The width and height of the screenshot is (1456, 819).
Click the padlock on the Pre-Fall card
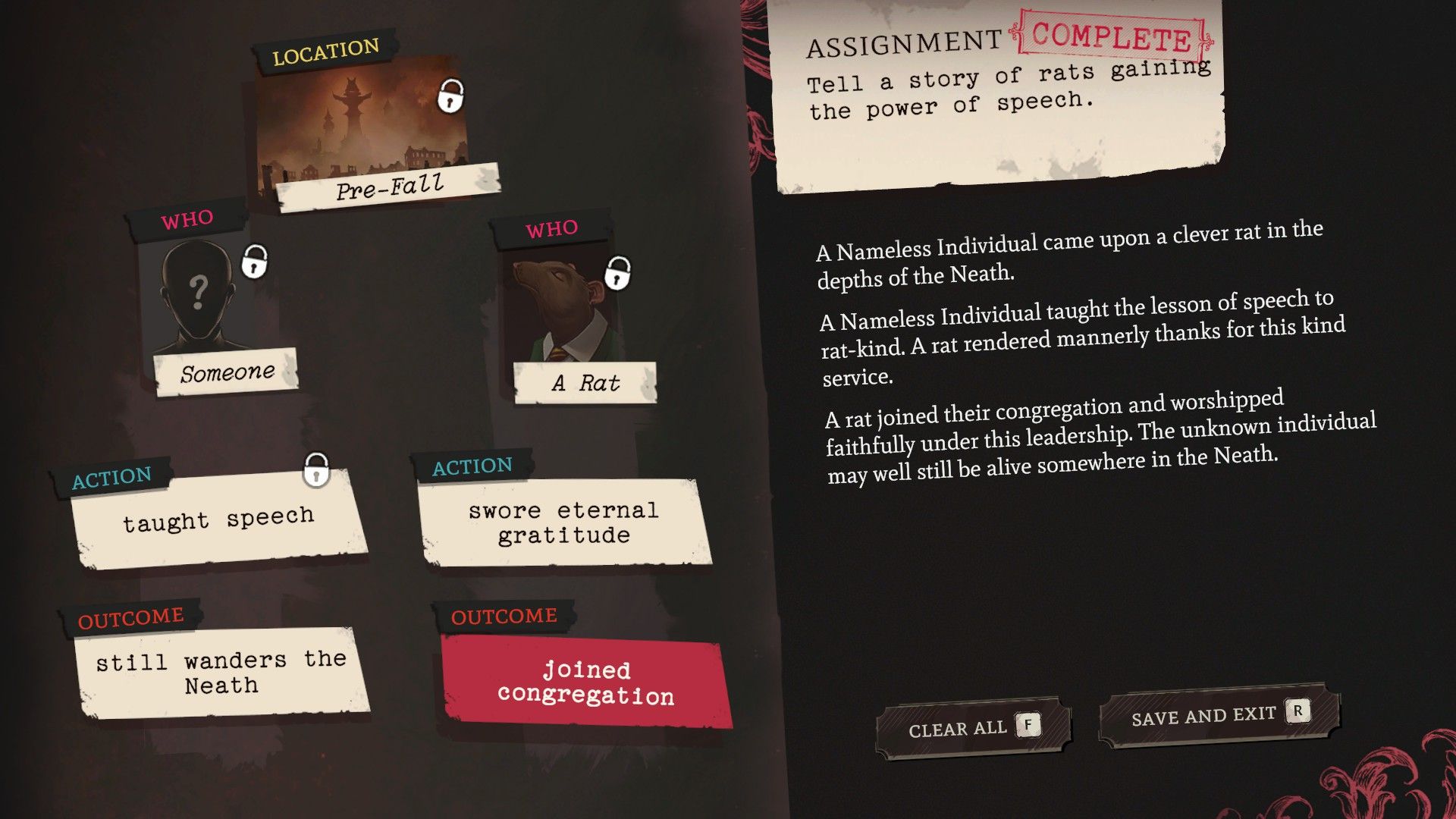[450, 96]
